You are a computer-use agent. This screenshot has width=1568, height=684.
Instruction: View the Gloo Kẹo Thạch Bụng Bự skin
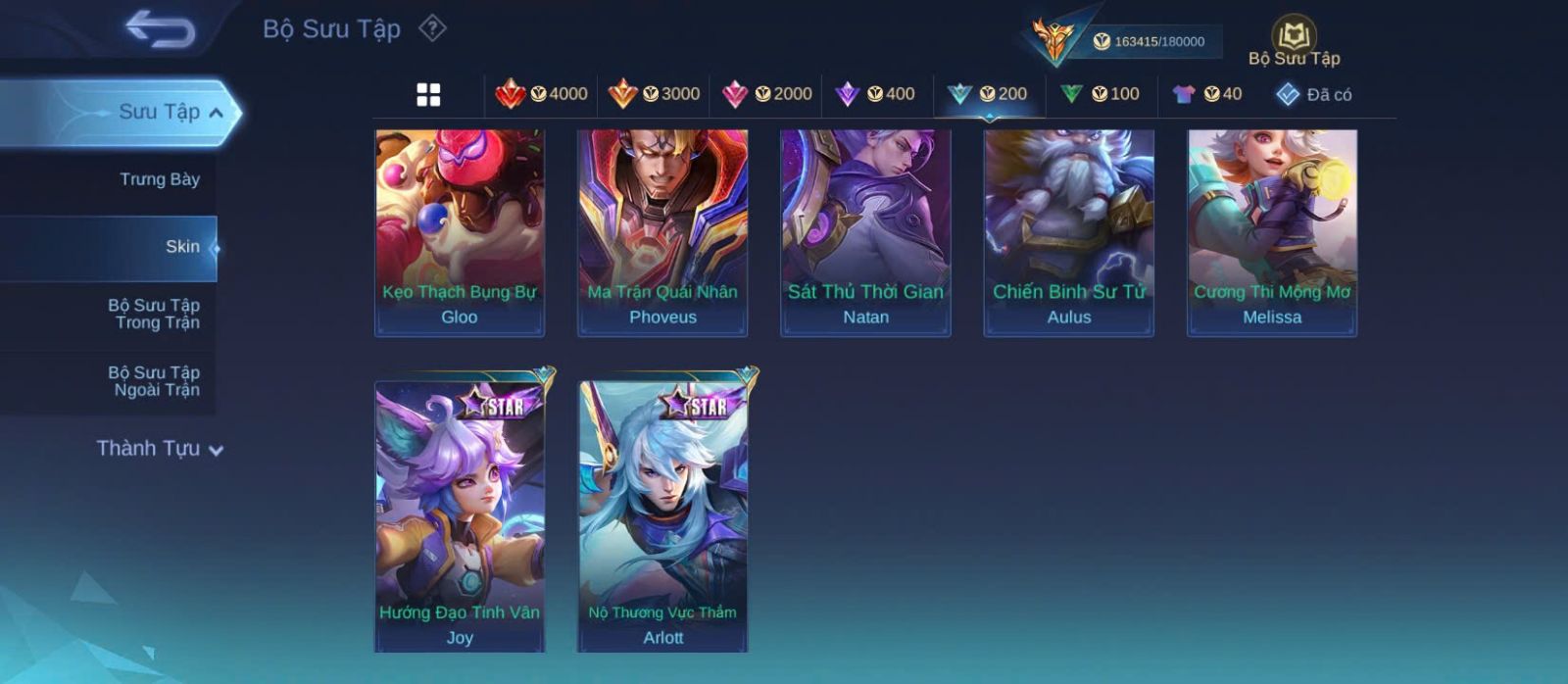[x=460, y=232]
